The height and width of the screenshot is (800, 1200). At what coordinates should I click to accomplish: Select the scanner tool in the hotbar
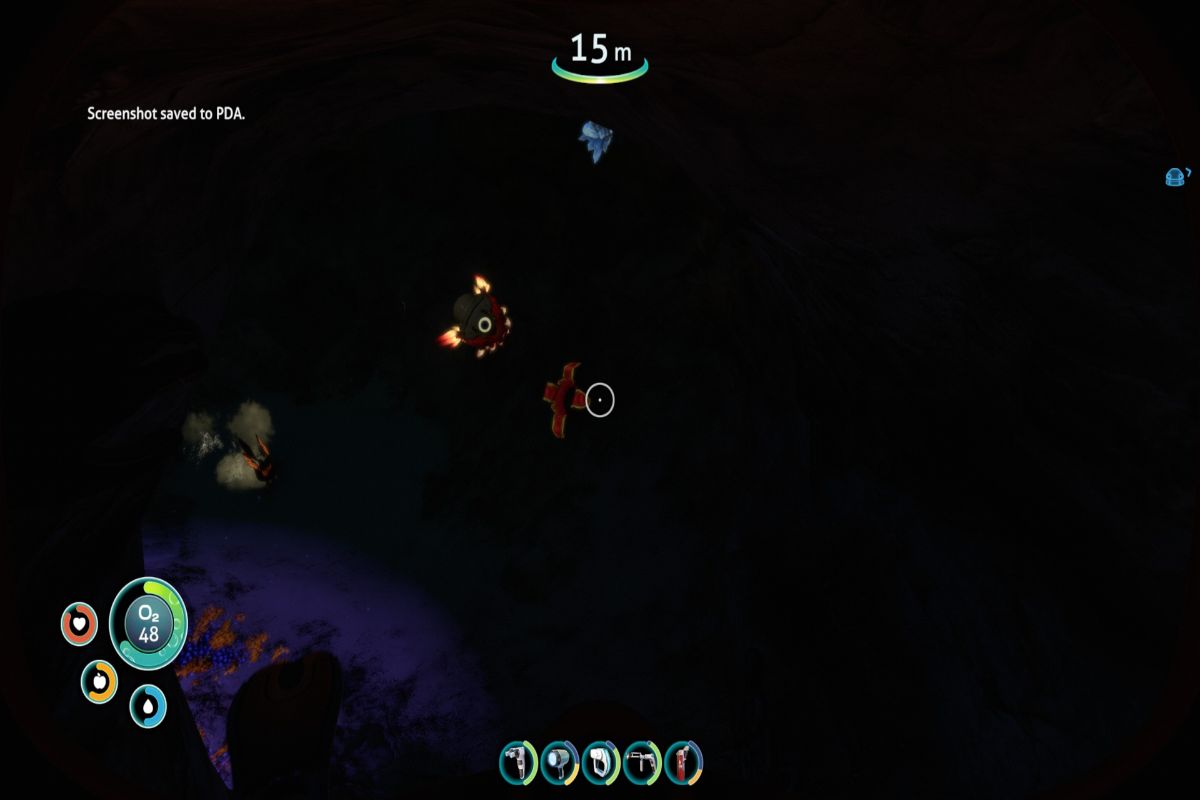pyautogui.click(x=518, y=763)
